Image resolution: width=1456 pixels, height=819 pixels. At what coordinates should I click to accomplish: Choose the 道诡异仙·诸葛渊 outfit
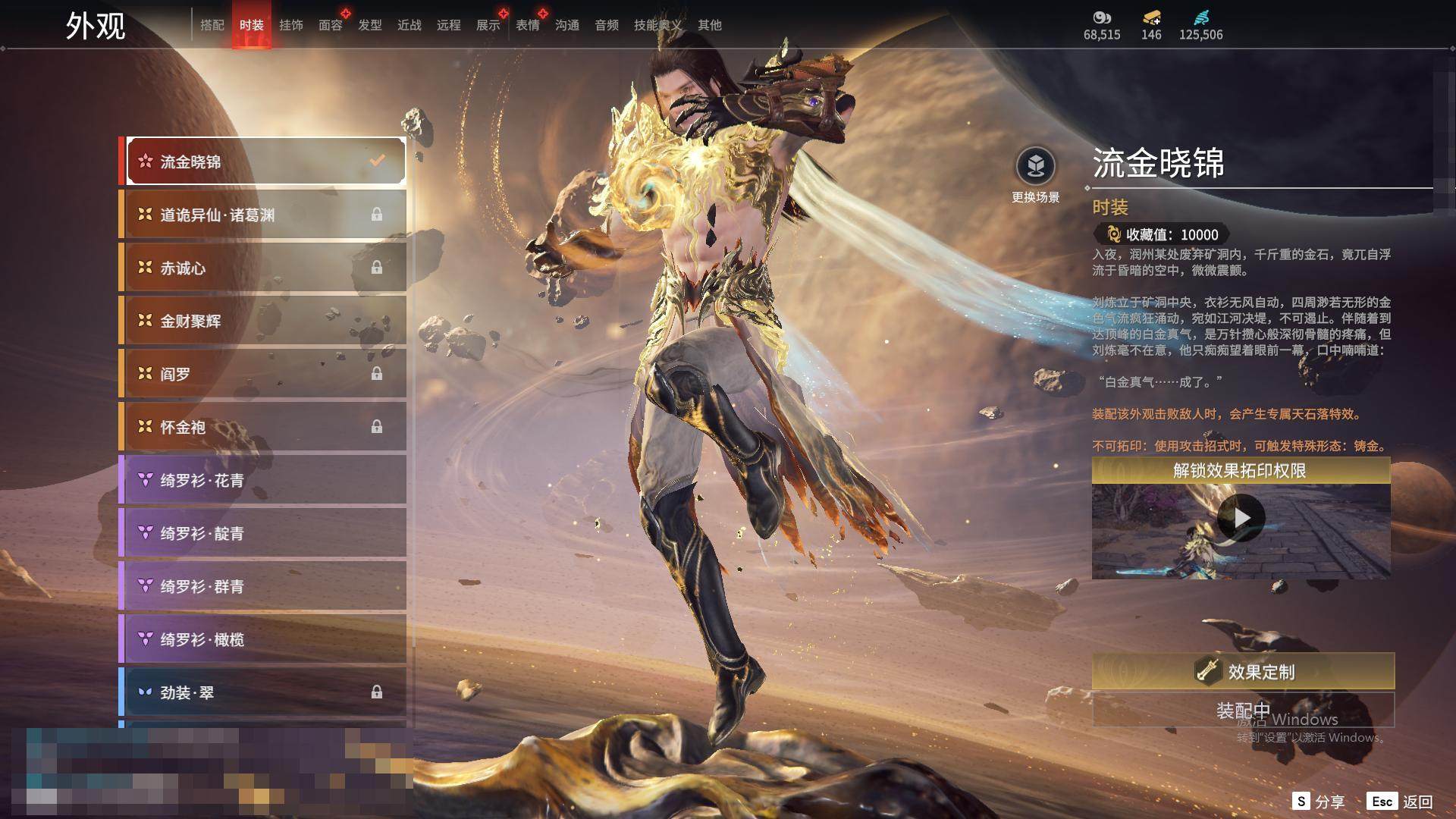click(263, 215)
